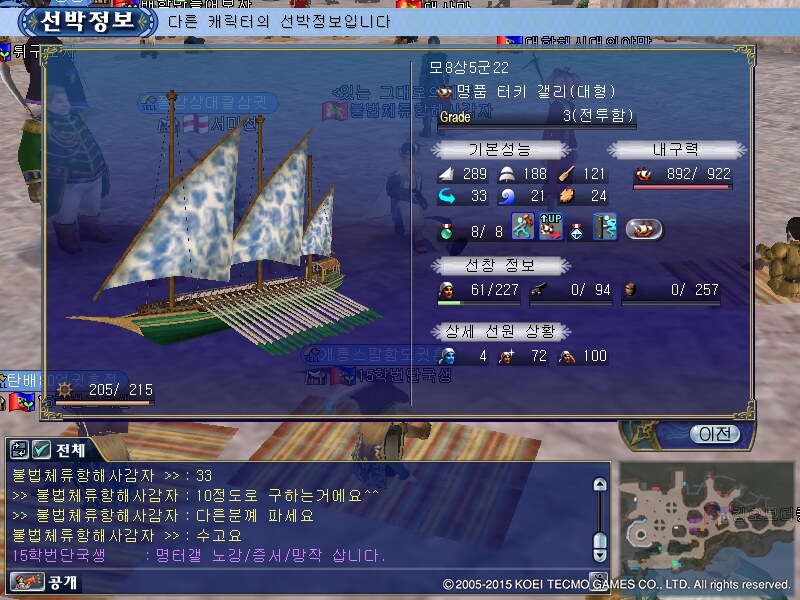Select the UP arrow ship skill icon

coord(550,226)
